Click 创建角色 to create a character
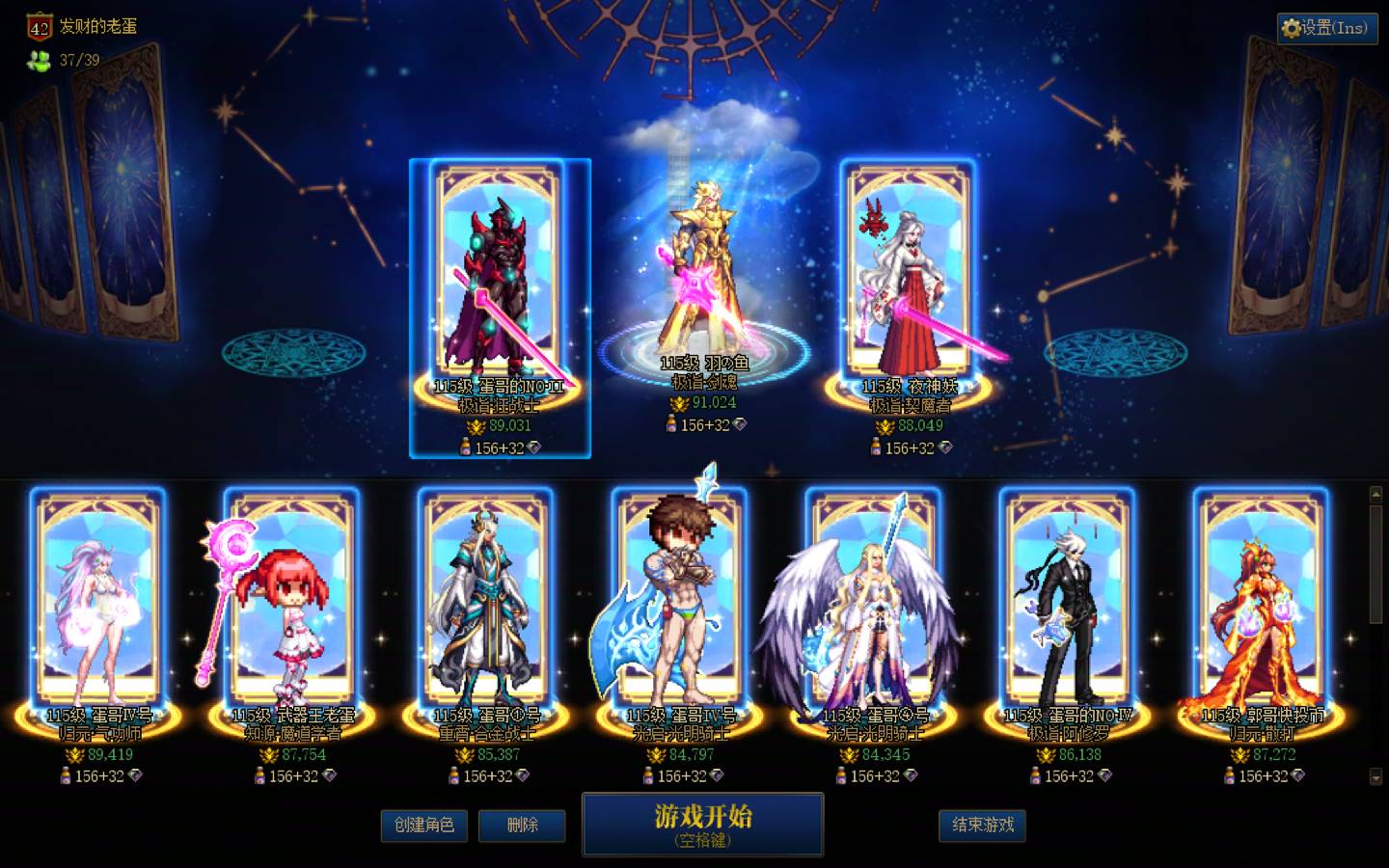 click(x=422, y=826)
